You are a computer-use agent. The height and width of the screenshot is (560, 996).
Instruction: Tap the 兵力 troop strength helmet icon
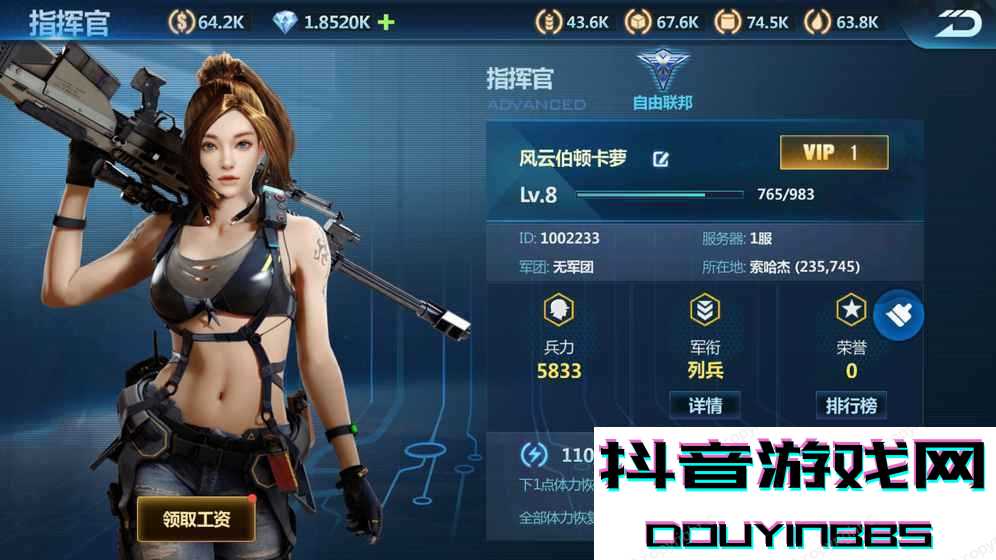tap(559, 310)
